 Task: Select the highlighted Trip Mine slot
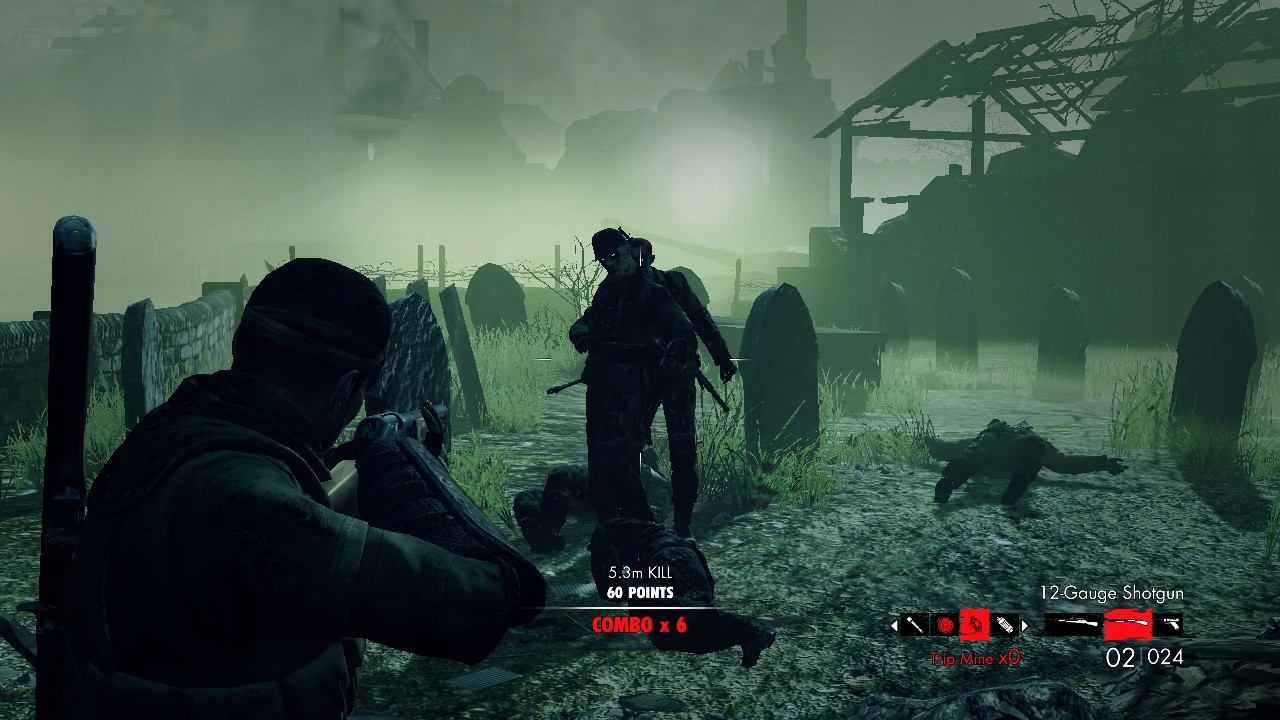[975, 625]
